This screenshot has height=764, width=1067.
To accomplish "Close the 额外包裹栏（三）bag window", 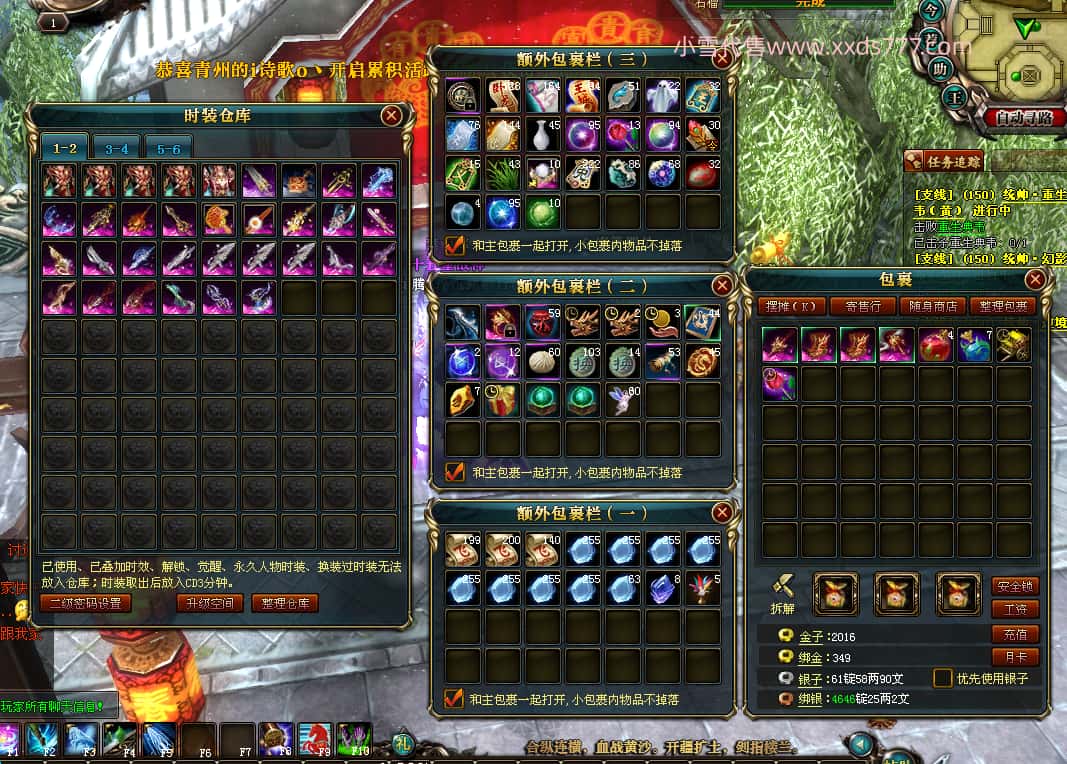I will click(x=721, y=59).
